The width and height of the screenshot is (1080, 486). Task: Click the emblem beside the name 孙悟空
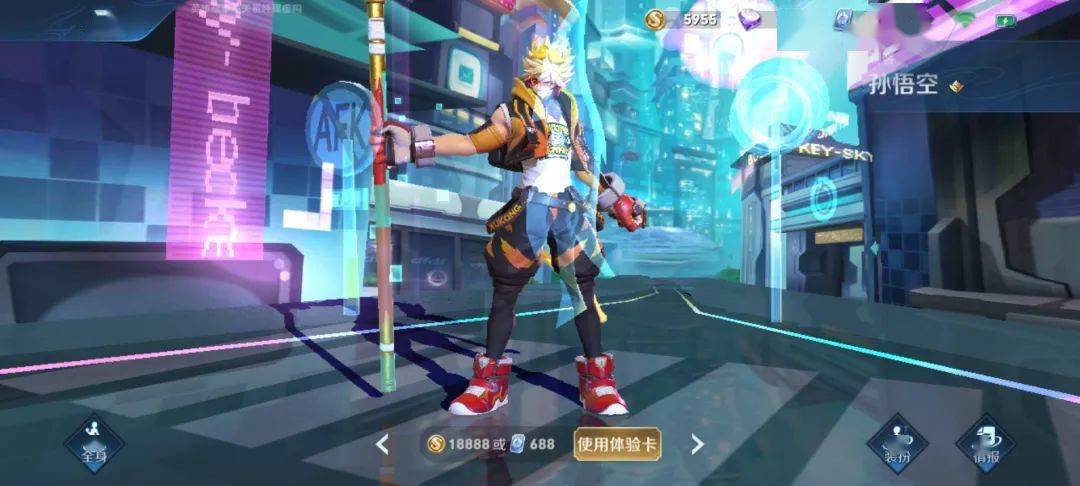(x=956, y=86)
